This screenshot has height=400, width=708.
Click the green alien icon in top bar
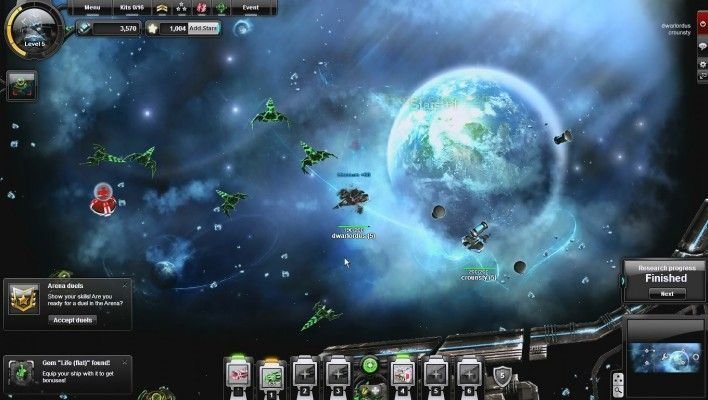[221, 9]
